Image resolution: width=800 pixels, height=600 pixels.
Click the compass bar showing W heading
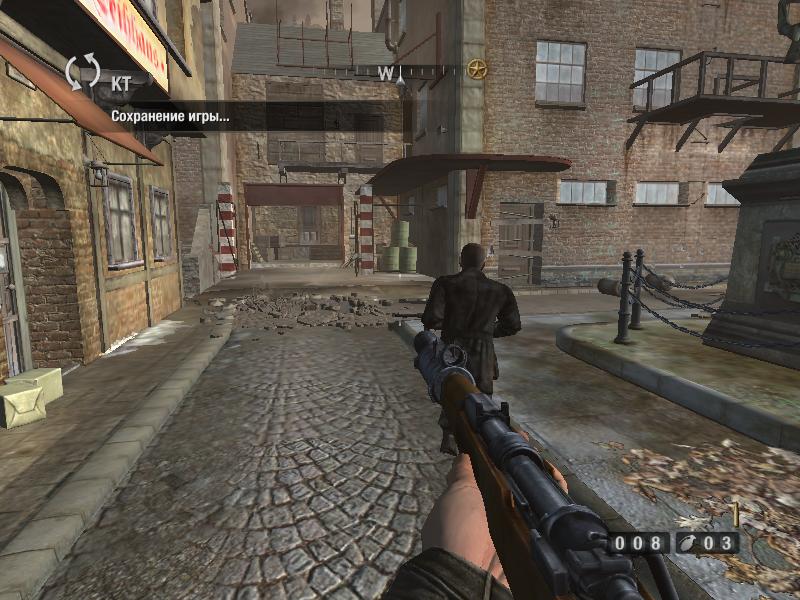[400, 71]
